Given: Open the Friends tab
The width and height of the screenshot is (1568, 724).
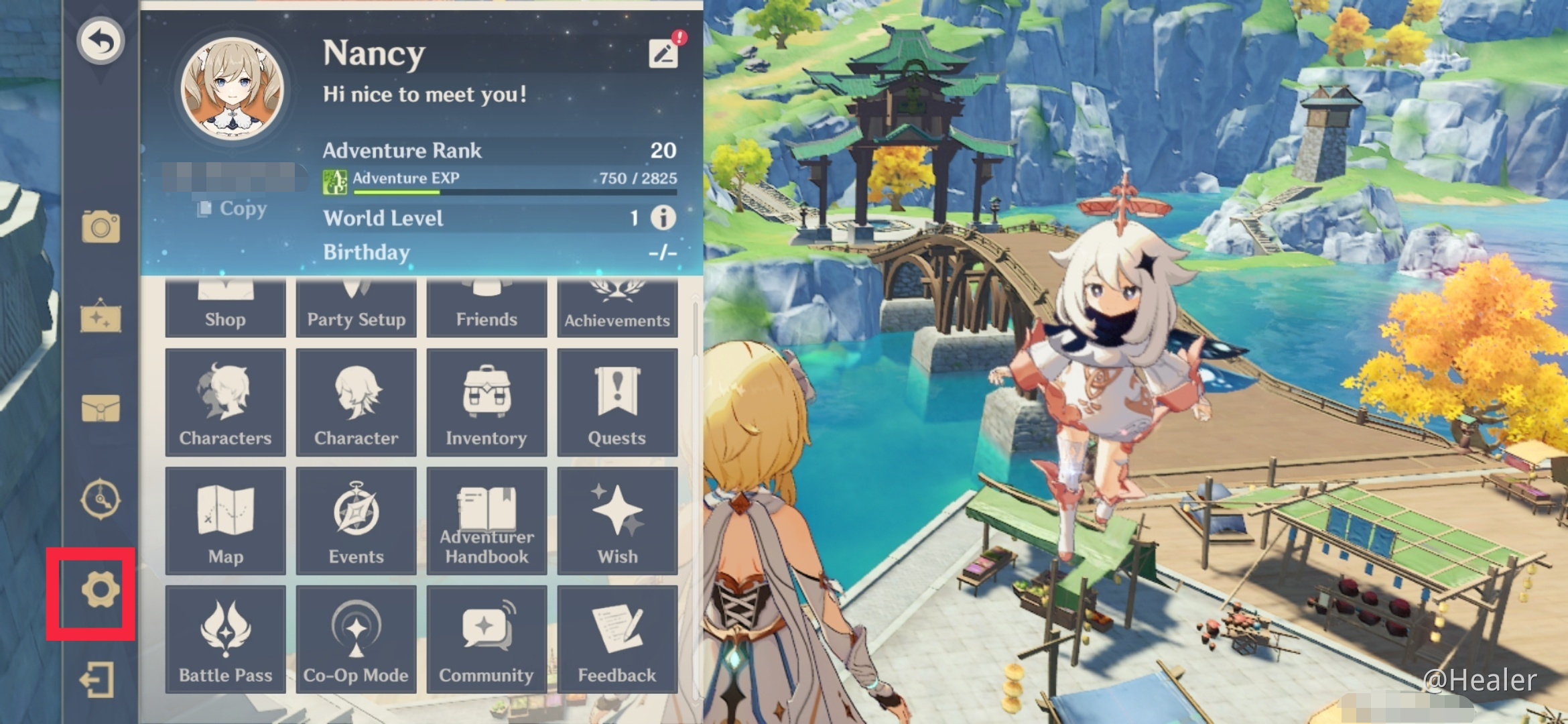Looking at the screenshot, I should (486, 302).
